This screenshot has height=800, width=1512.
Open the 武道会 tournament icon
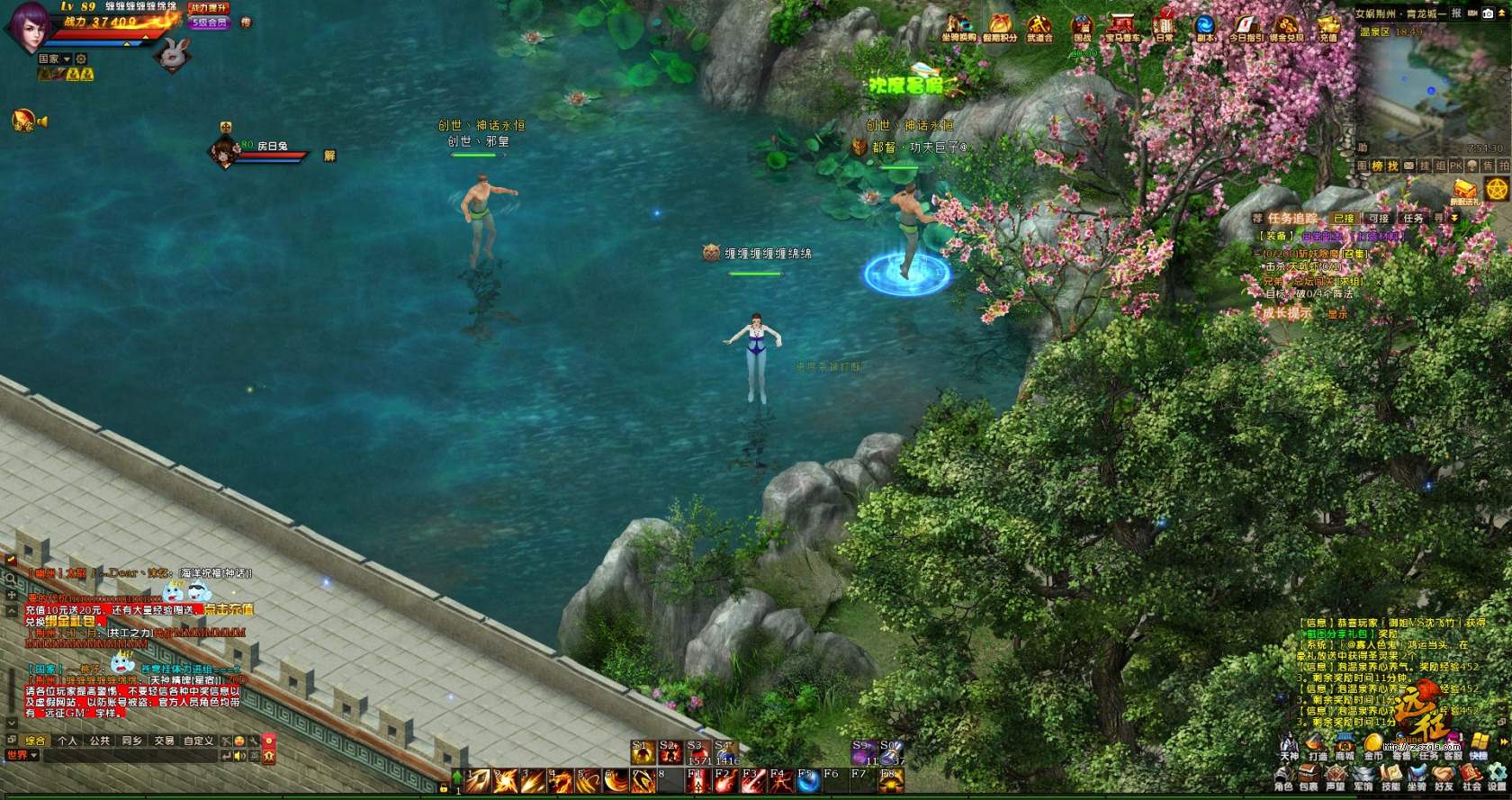pyautogui.click(x=1039, y=26)
